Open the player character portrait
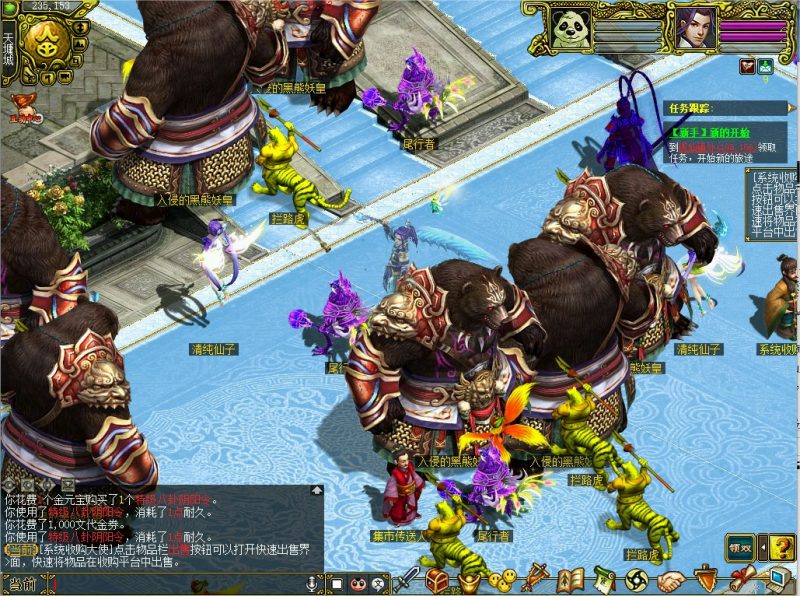The width and height of the screenshot is (800, 596). [x=693, y=27]
